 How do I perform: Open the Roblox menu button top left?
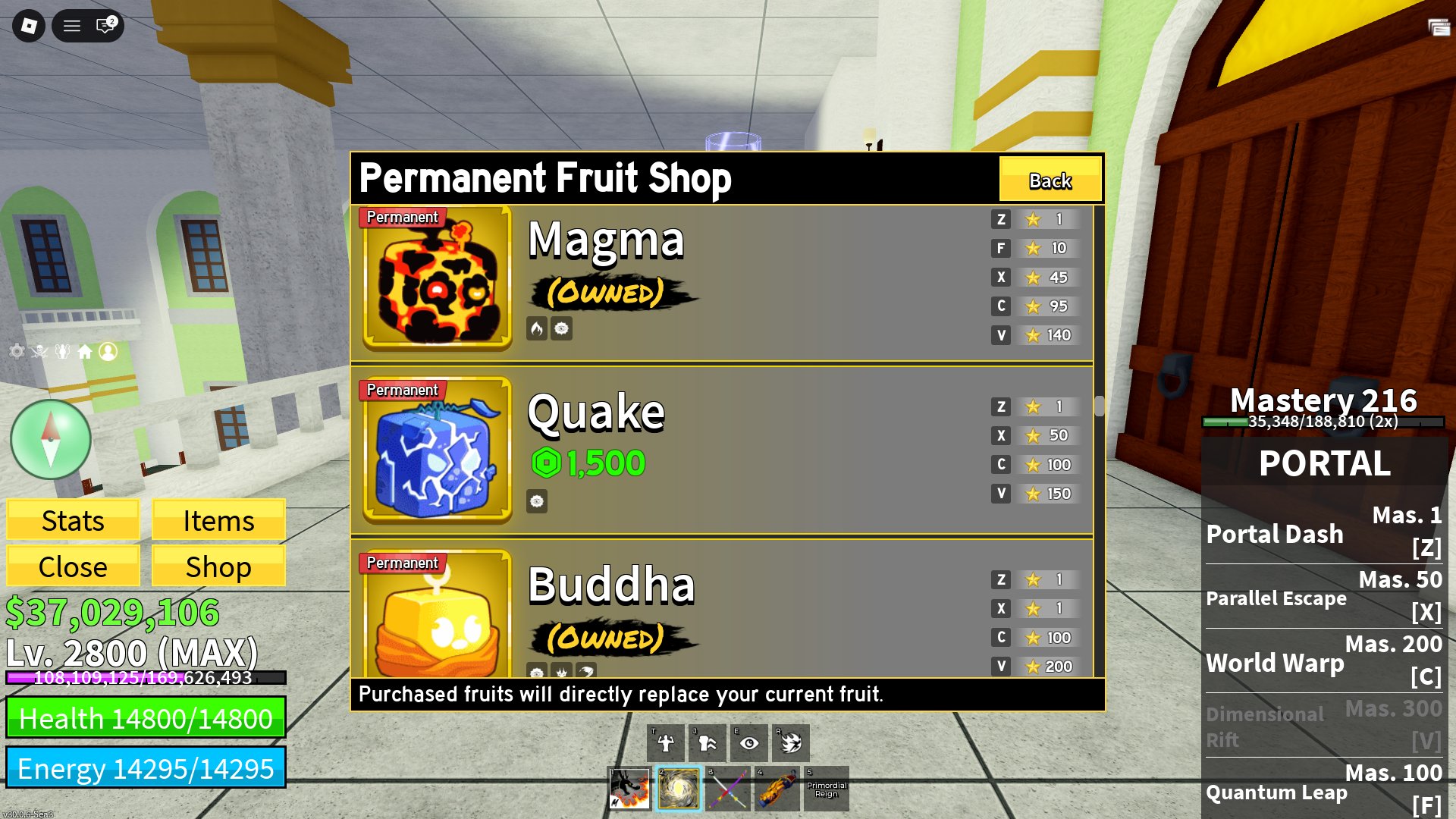(29, 26)
